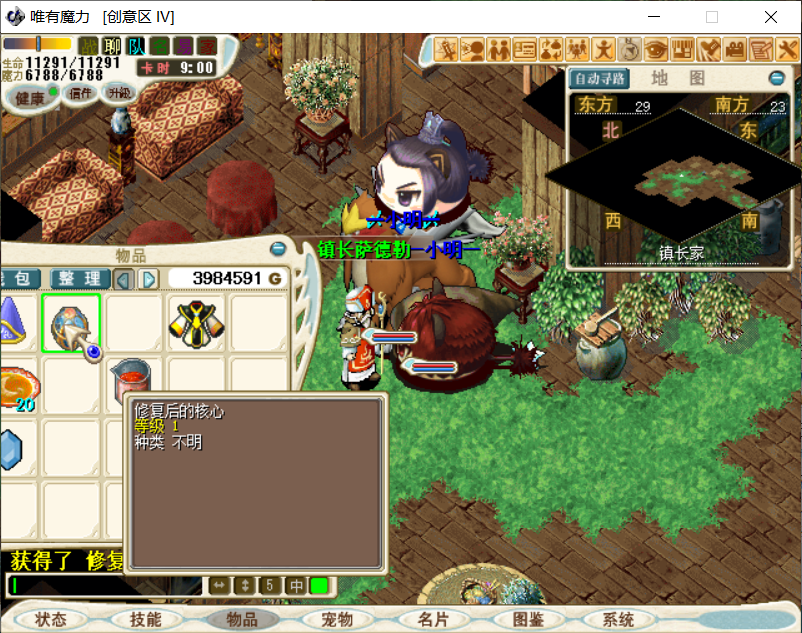
Task: Collapse the 地图 map panel
Action: (776, 78)
